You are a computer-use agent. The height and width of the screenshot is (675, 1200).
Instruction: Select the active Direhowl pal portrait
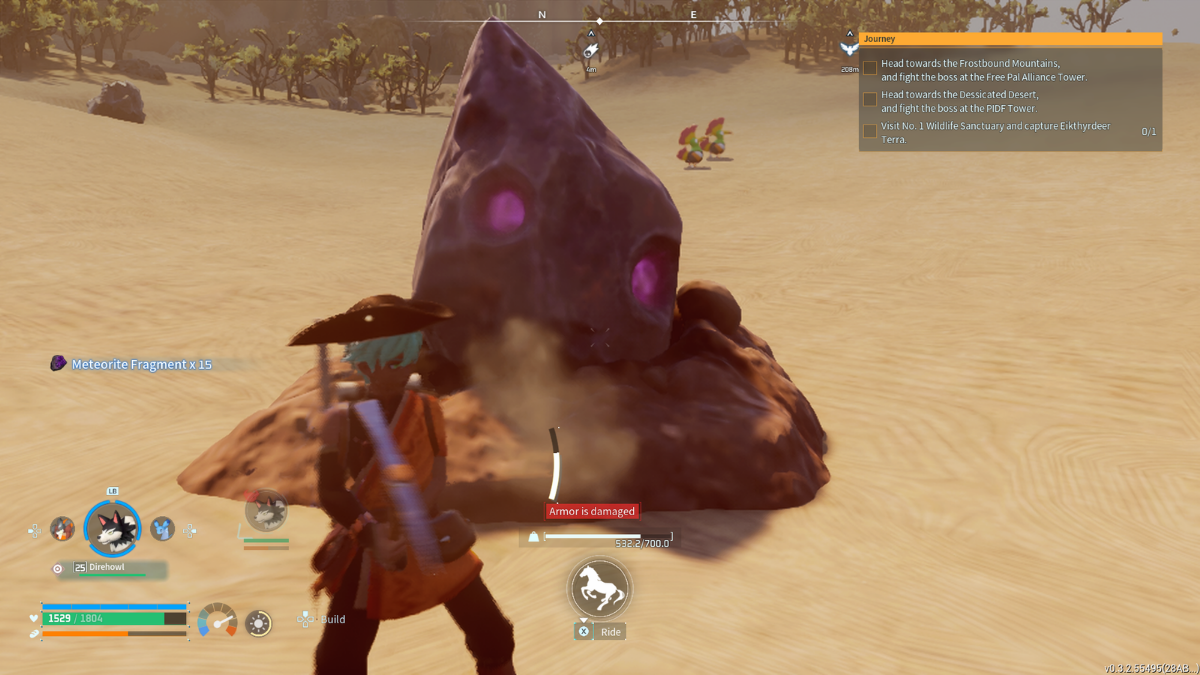112,529
